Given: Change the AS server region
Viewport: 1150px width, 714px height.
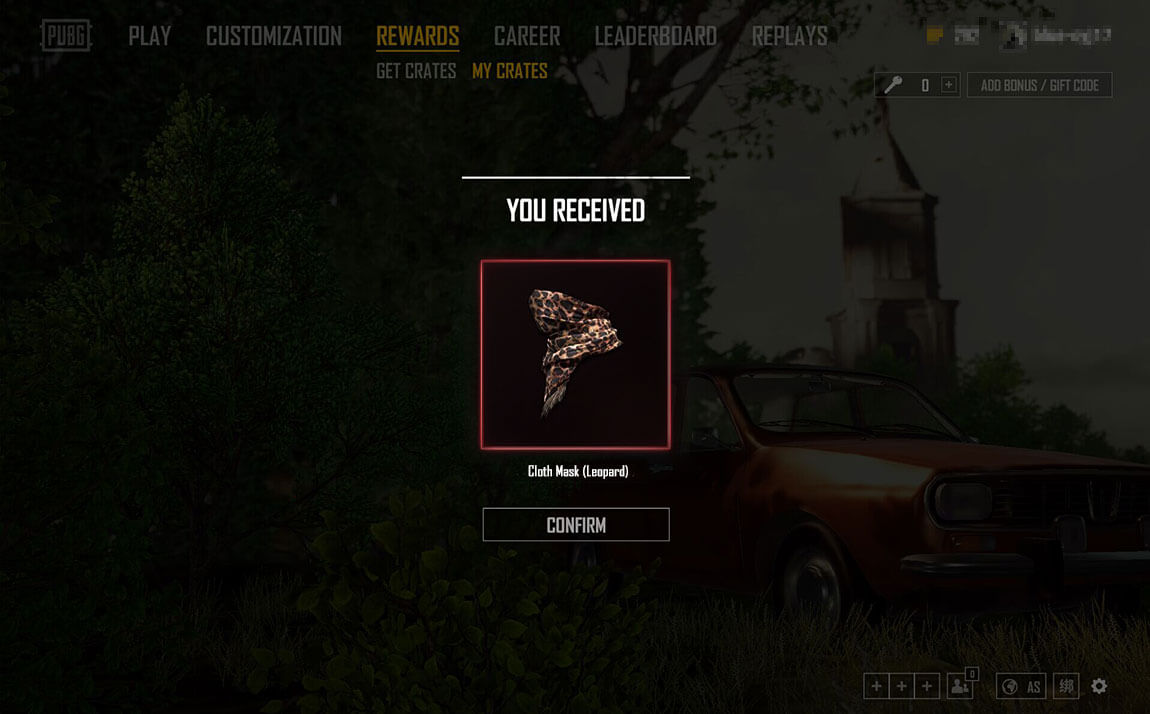Looking at the screenshot, I should click(1022, 686).
